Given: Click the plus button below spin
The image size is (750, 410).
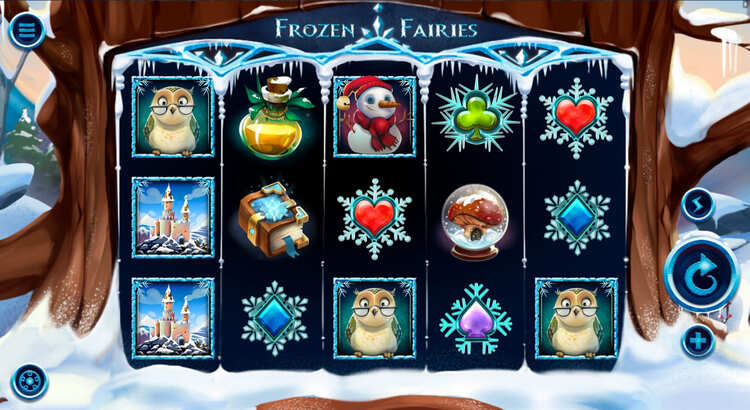Looking at the screenshot, I should [x=698, y=341].
